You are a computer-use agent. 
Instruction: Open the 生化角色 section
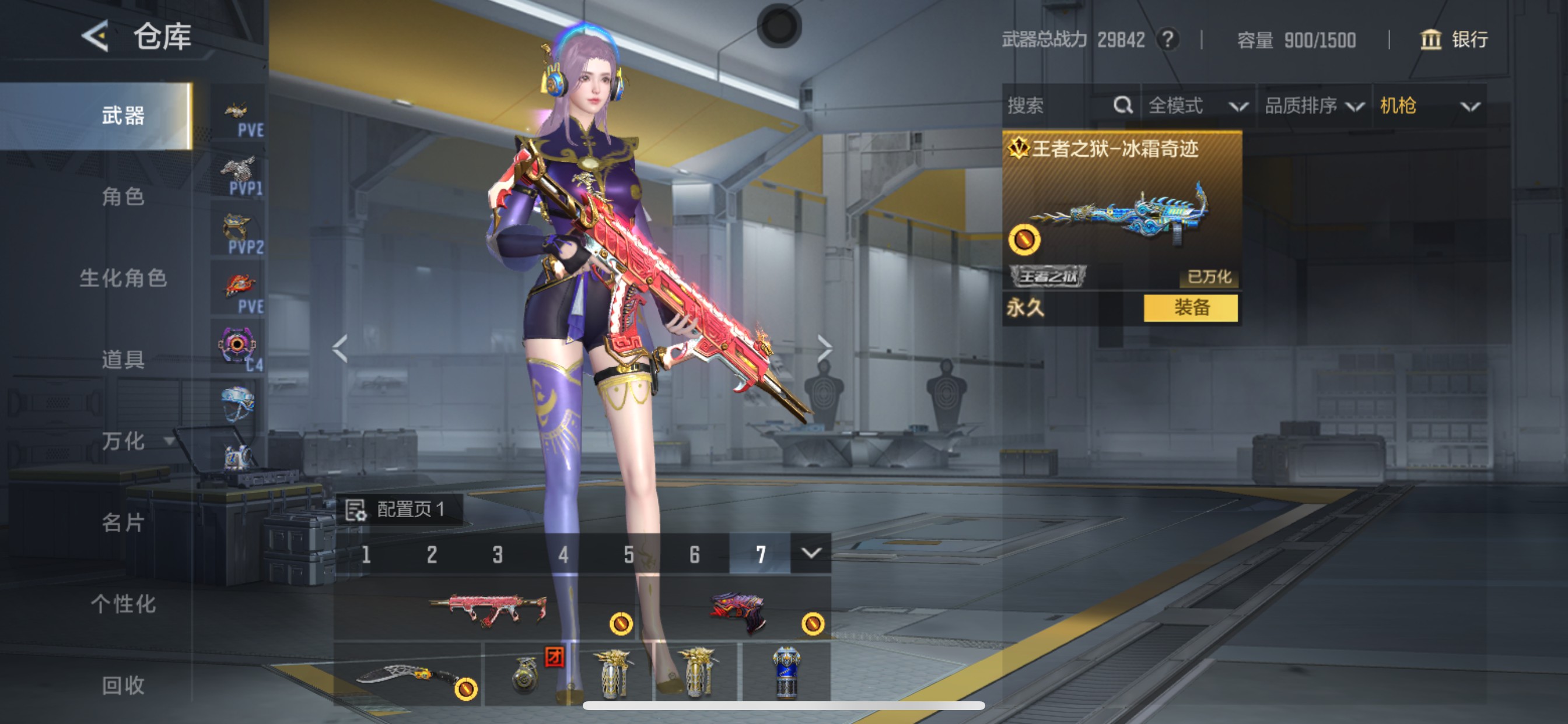123,278
